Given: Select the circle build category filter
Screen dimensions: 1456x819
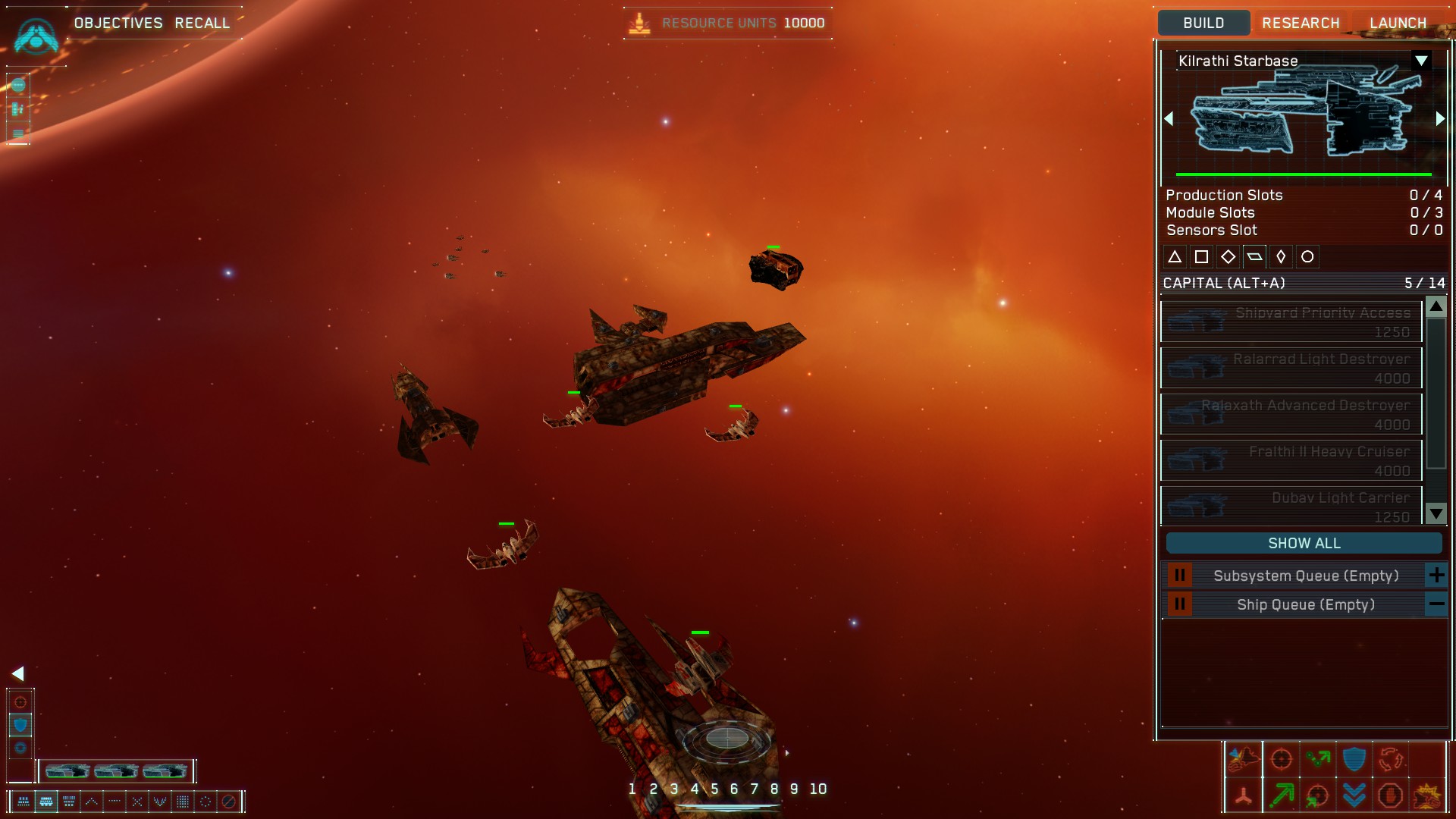Looking at the screenshot, I should pyautogui.click(x=1307, y=257).
